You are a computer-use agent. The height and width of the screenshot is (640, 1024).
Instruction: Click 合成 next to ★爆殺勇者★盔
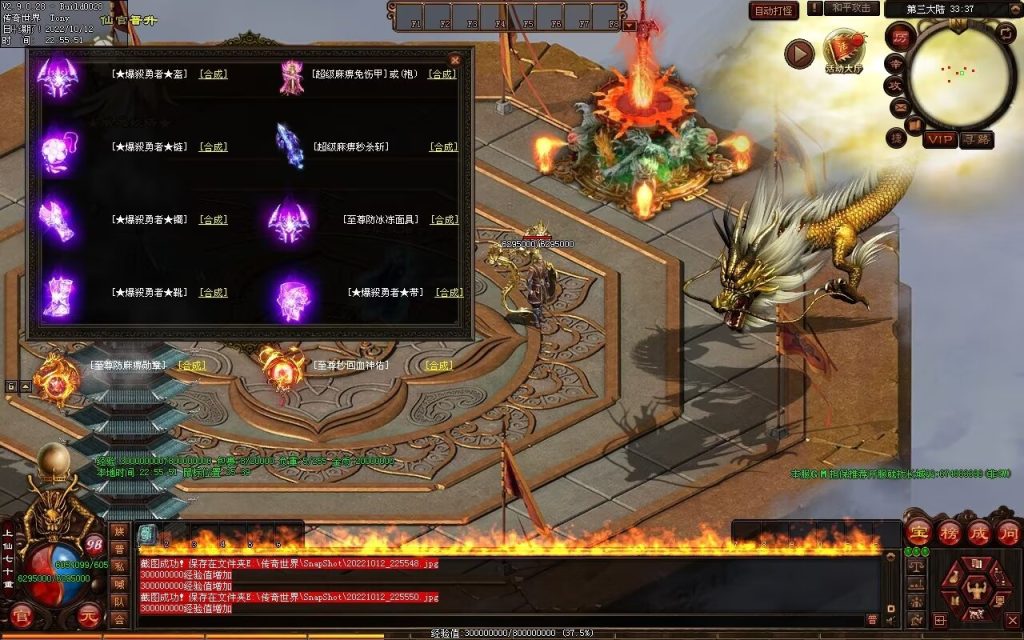point(213,74)
